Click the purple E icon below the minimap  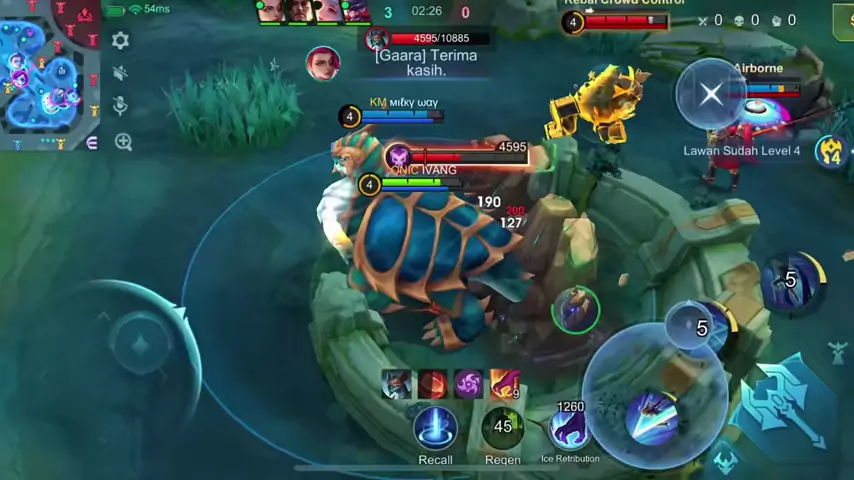[92, 143]
